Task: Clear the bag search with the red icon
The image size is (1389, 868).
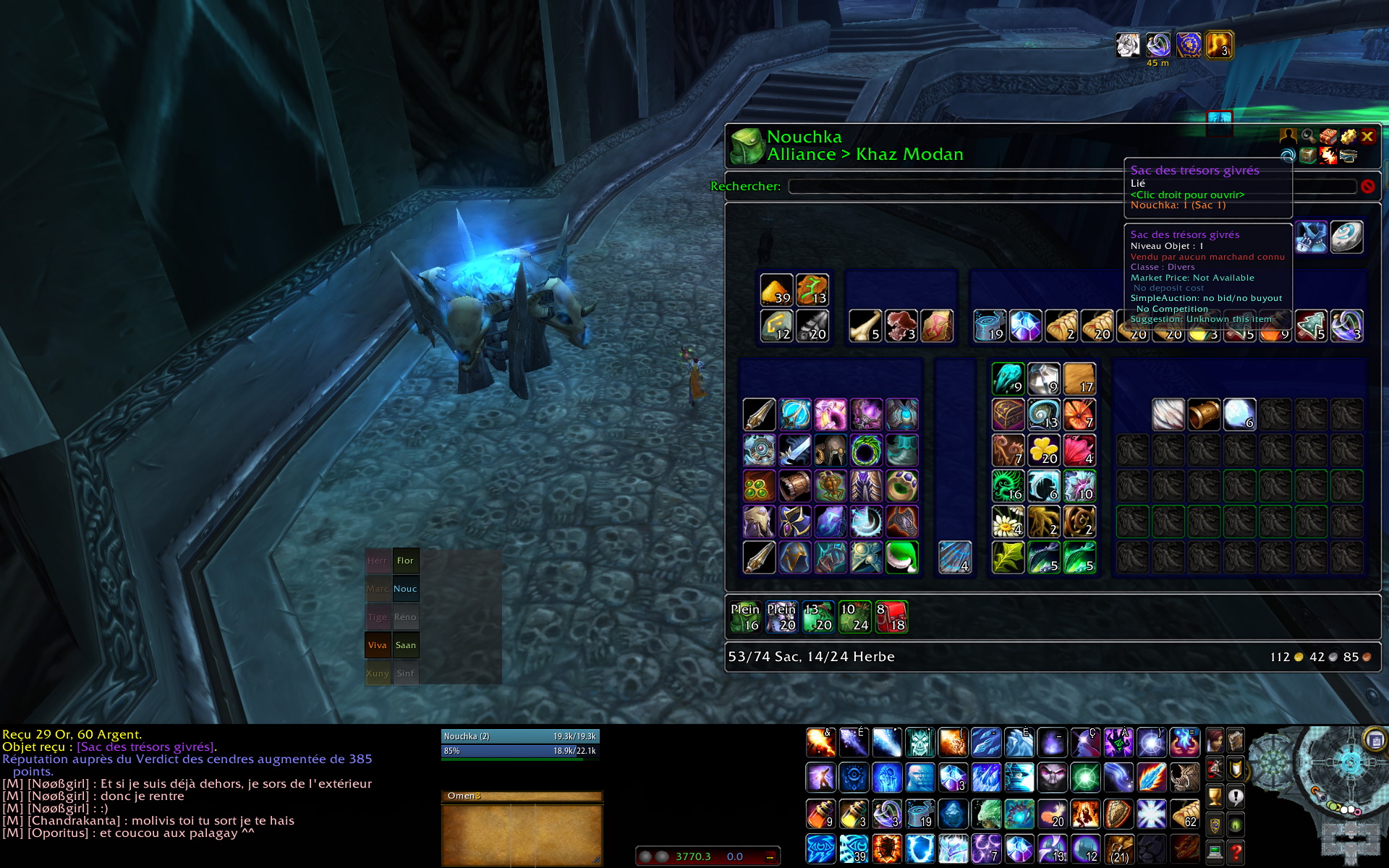Action: pyautogui.click(x=1367, y=187)
